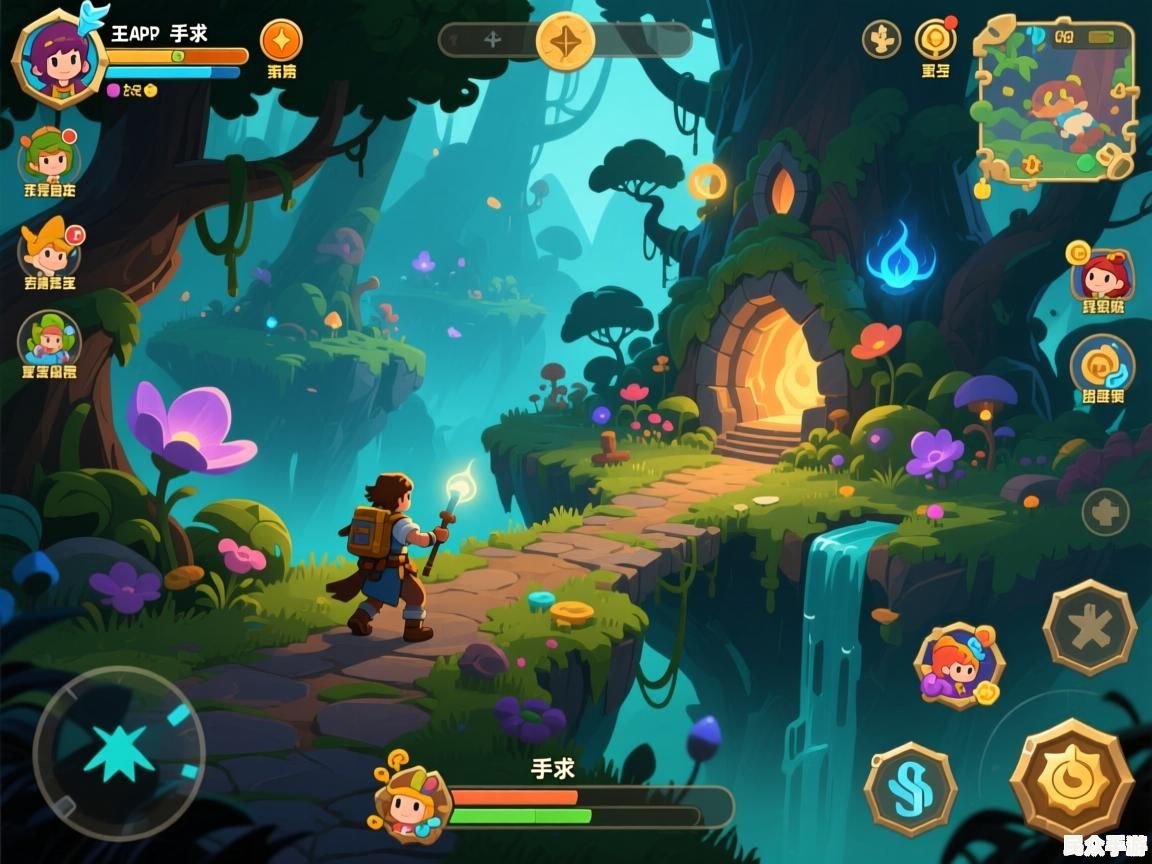Viewport: 1152px width, 864px height.
Task: Choose the orange-haired party member portrait
Action: pos(48,248)
